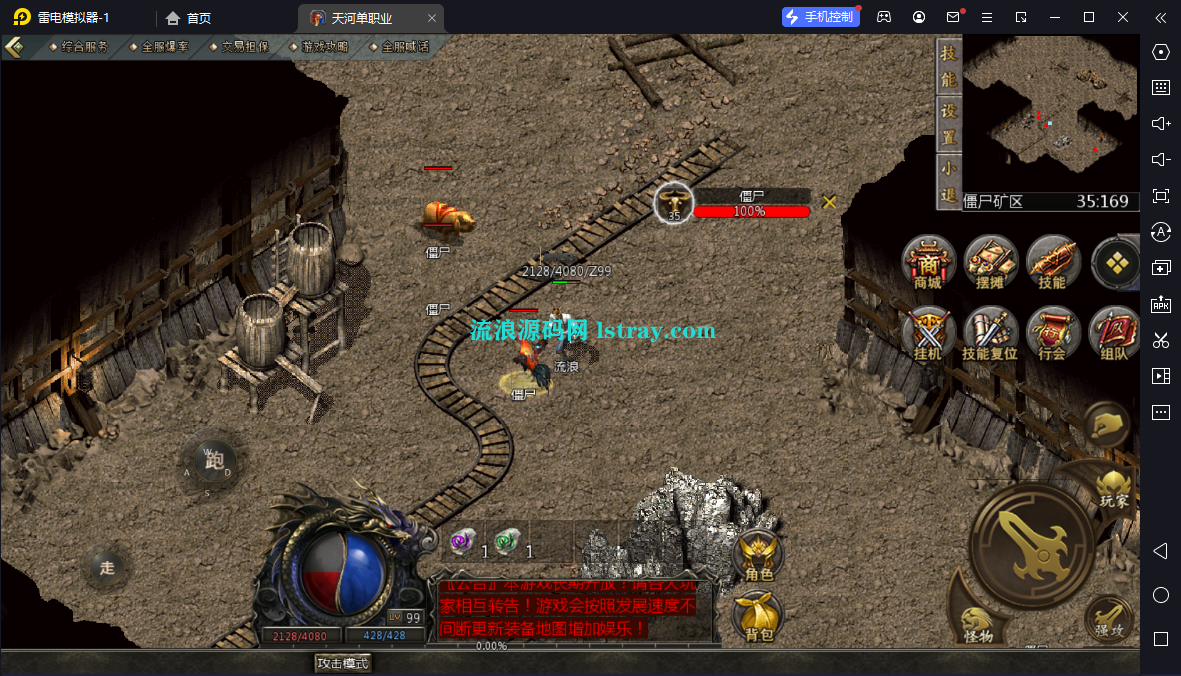
Task: Open the minimap of 僵尸矿区
Action: [x=1051, y=113]
